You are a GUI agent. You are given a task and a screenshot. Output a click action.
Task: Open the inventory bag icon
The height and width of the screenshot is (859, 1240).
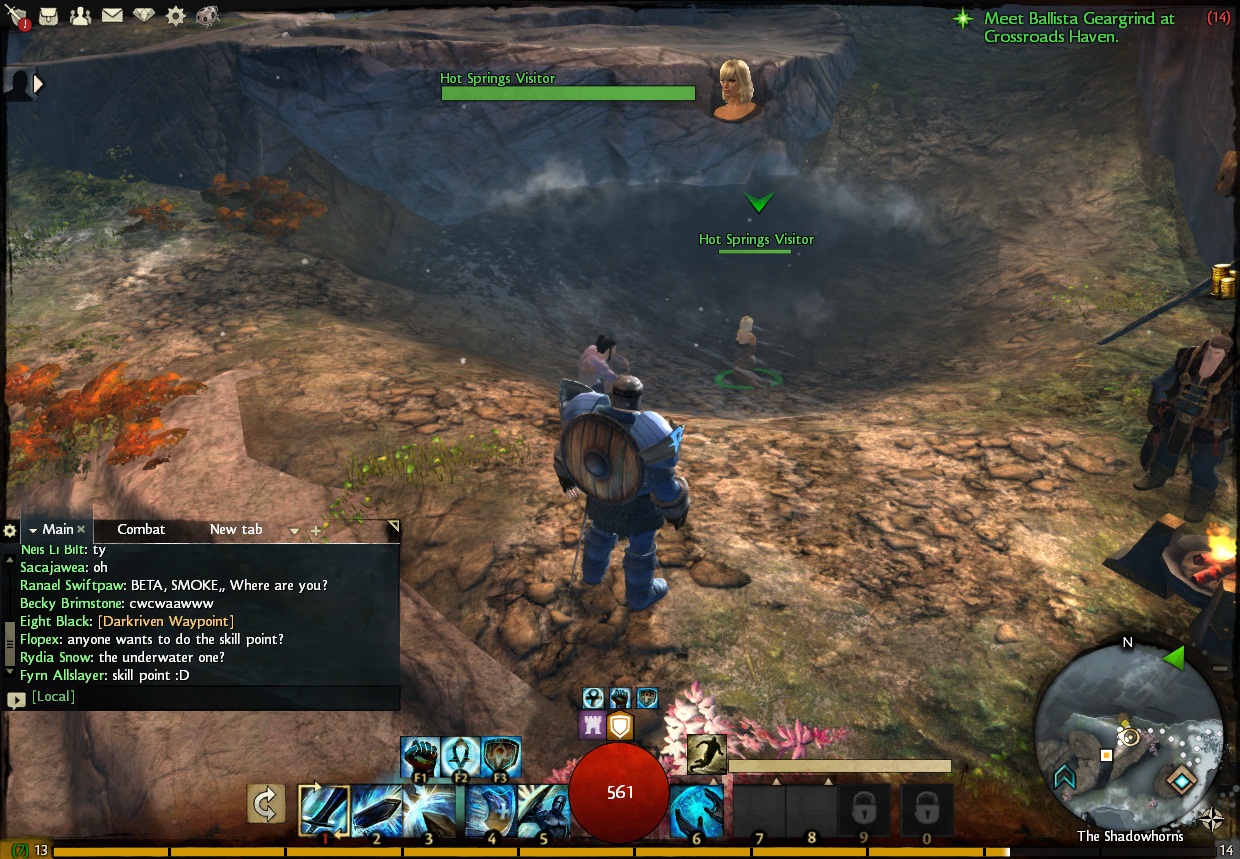click(x=47, y=16)
